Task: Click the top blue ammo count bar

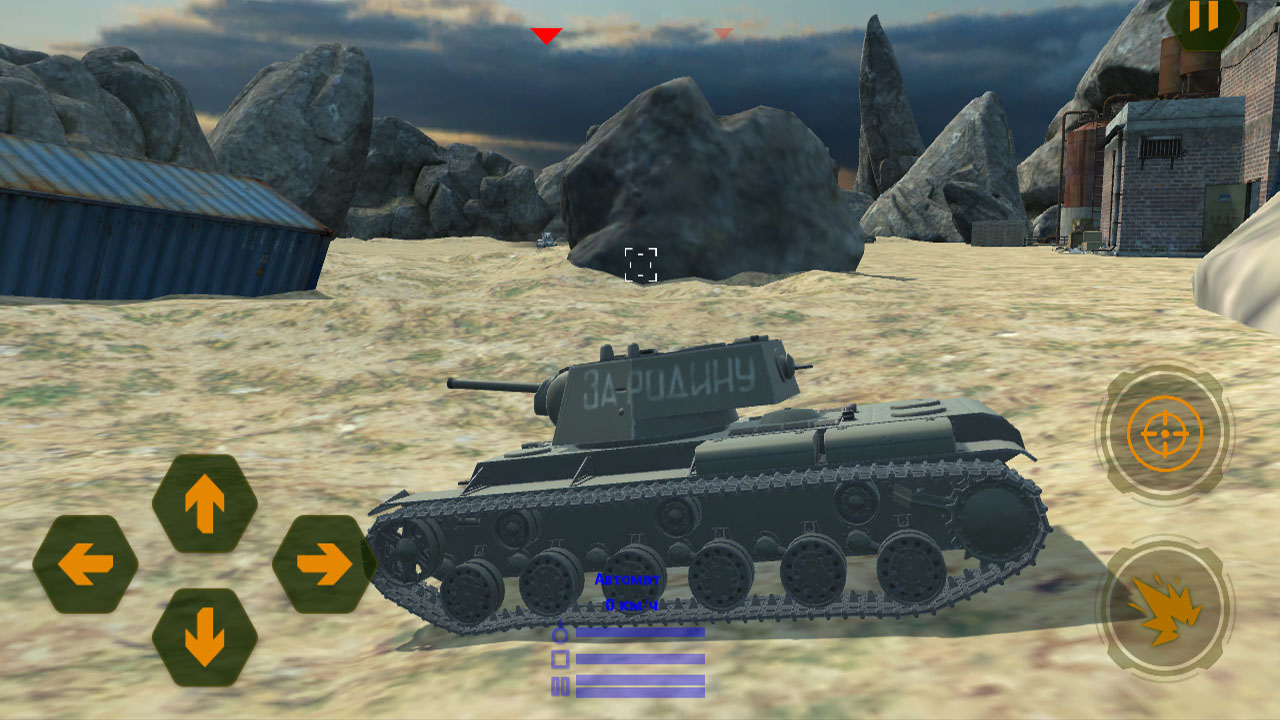Action: (x=640, y=632)
